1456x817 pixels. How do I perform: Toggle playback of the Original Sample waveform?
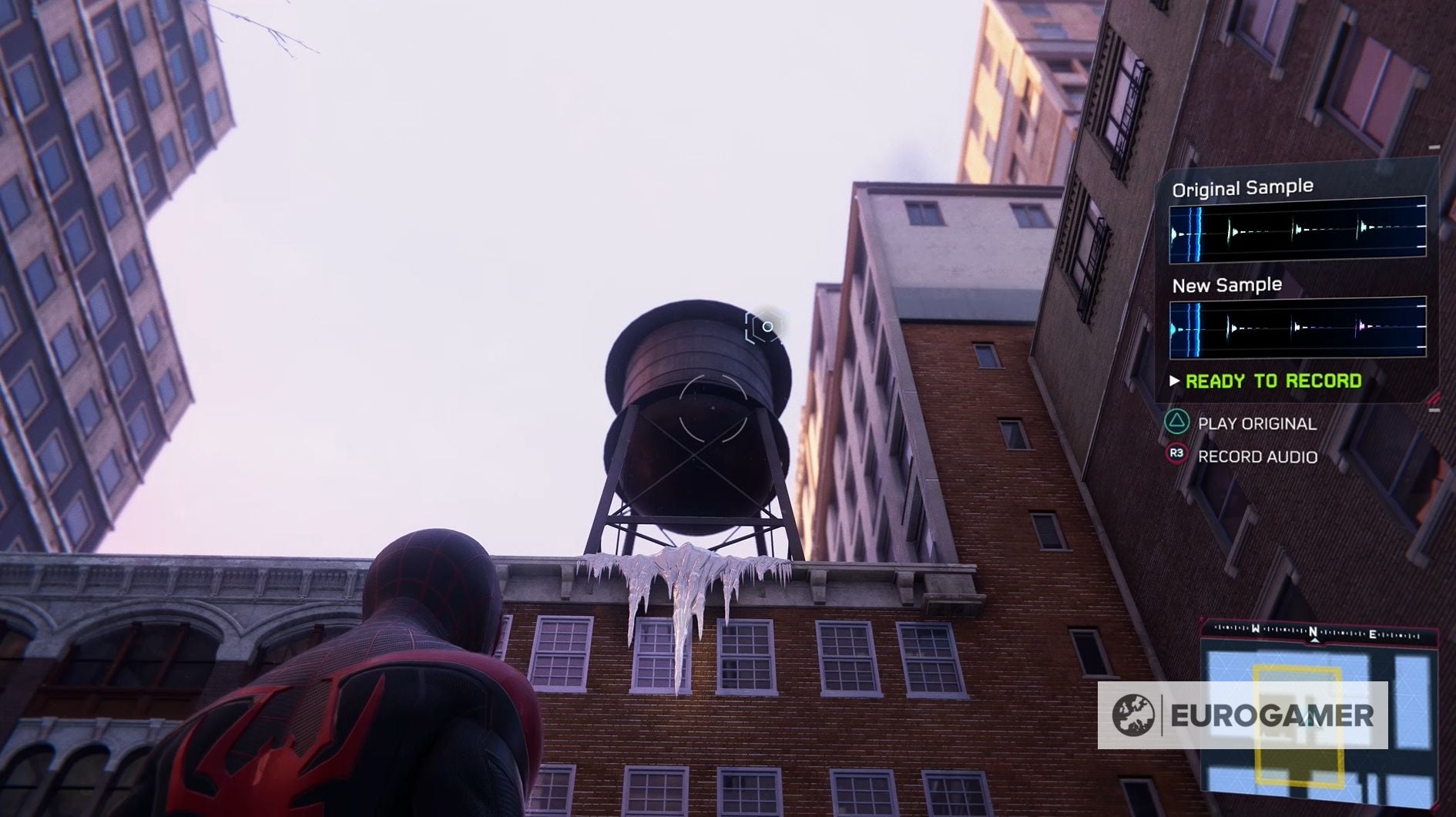click(x=1299, y=235)
